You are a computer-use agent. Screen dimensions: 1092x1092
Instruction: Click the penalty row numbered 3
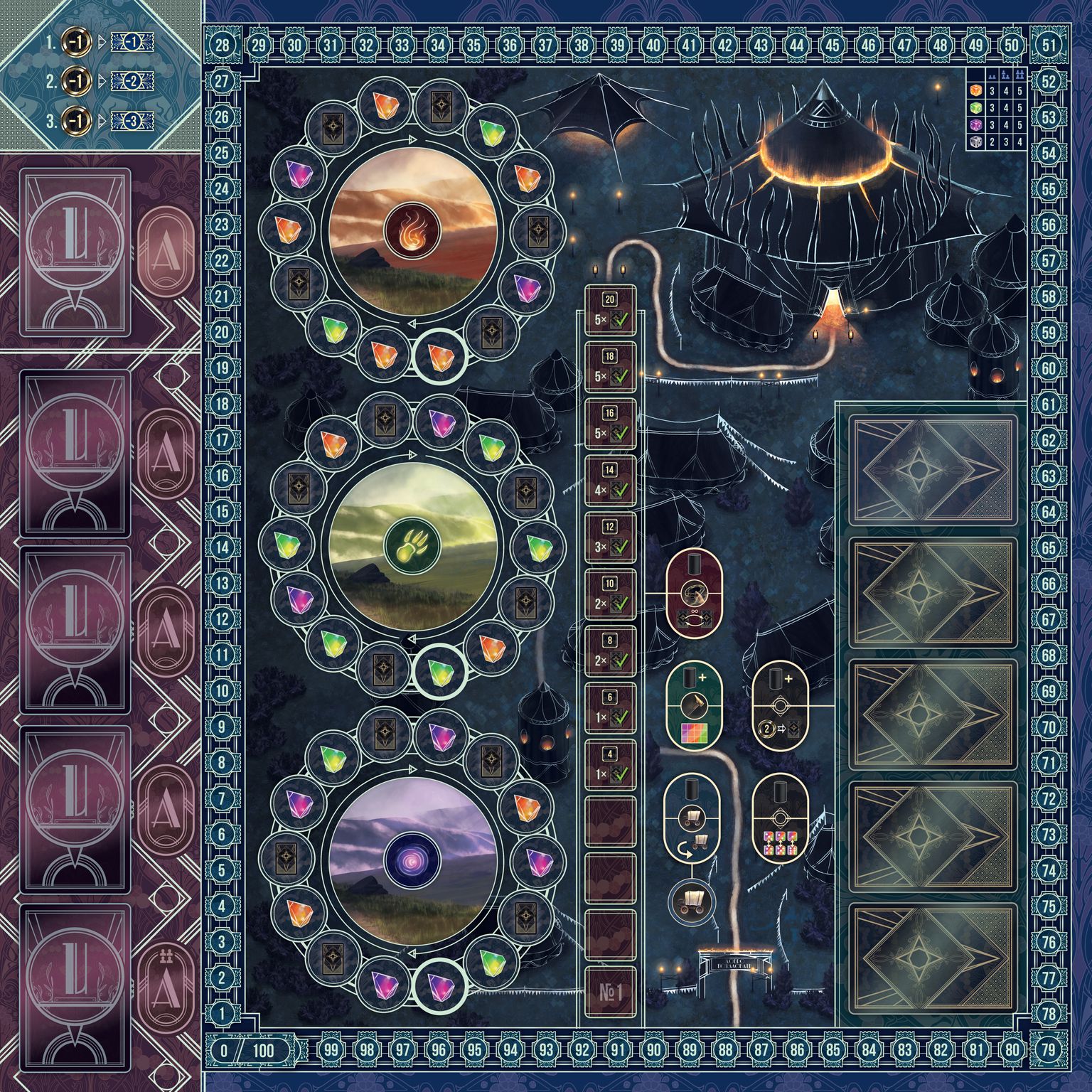pyautogui.click(x=100, y=121)
